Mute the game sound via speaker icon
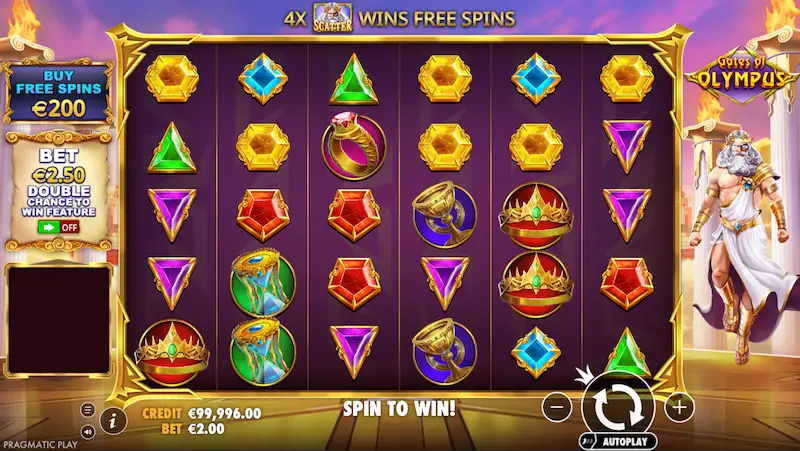800x451 pixels. [87, 431]
